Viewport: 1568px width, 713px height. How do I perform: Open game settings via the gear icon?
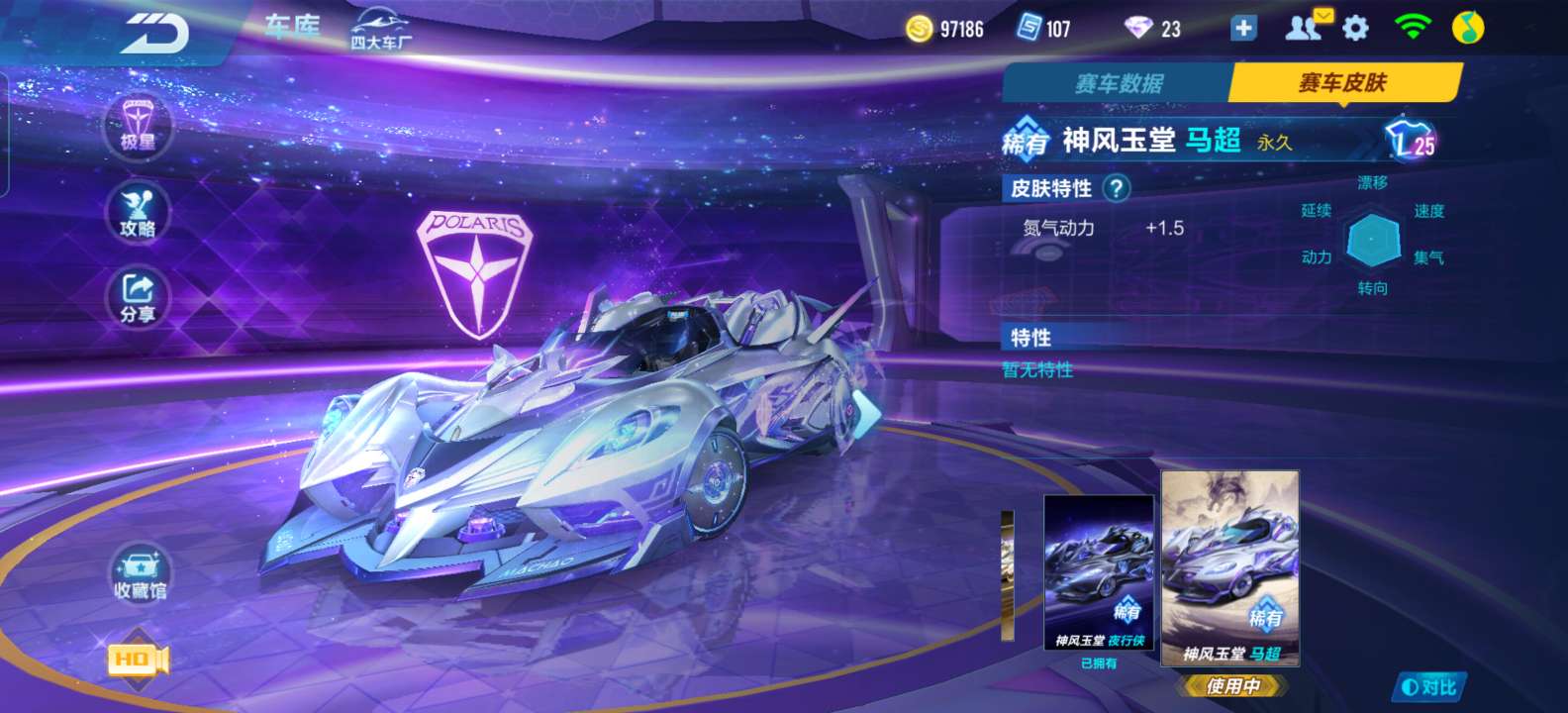pyautogui.click(x=1354, y=29)
